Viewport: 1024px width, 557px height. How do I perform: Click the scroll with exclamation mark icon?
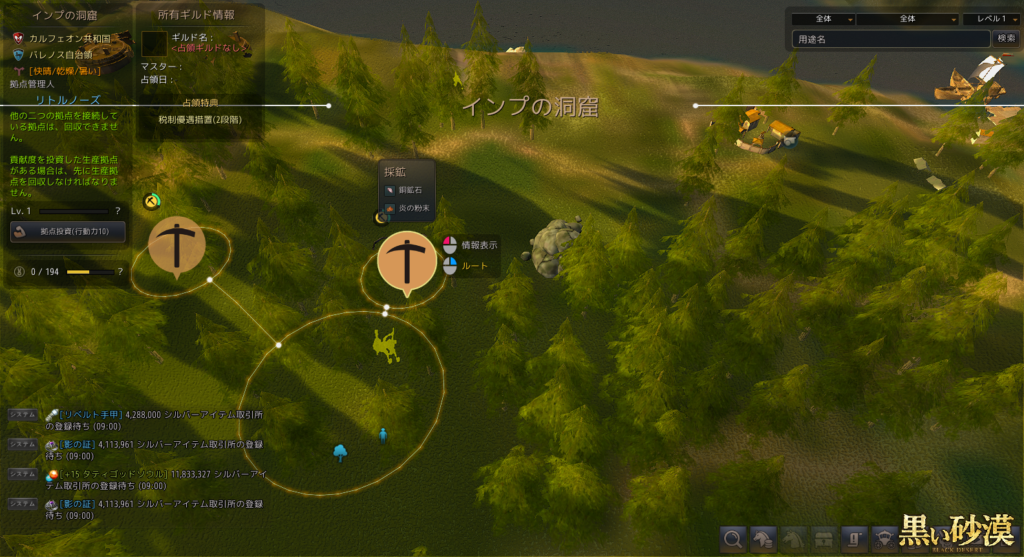[853, 539]
